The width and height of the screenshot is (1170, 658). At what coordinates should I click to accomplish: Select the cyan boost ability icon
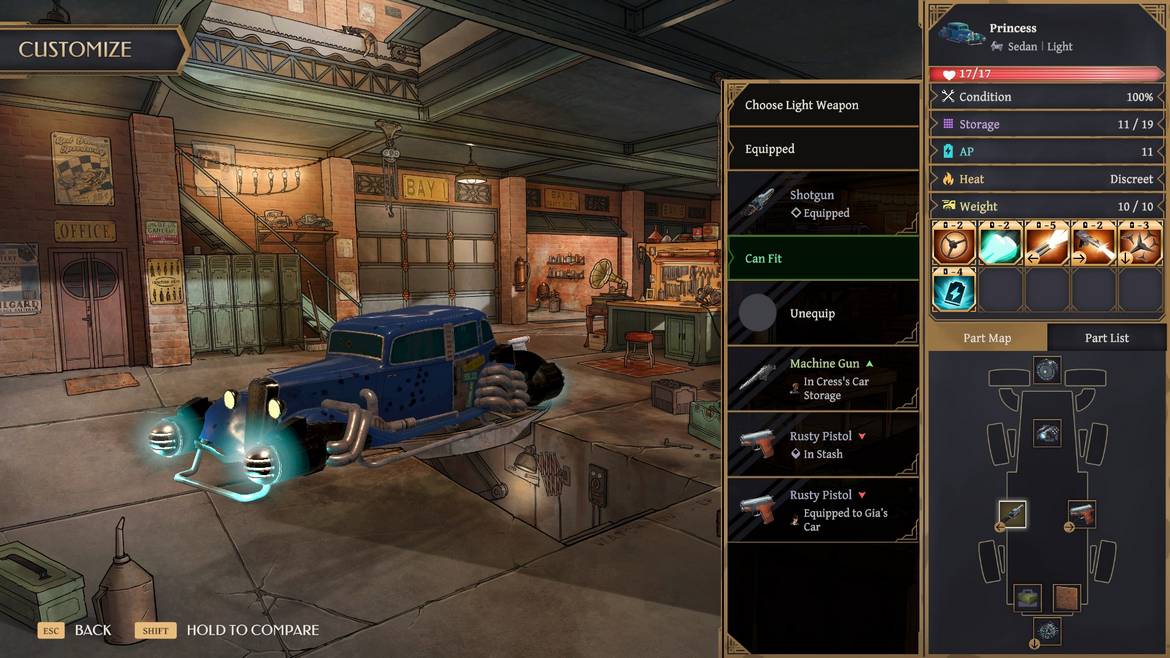tap(1000, 243)
